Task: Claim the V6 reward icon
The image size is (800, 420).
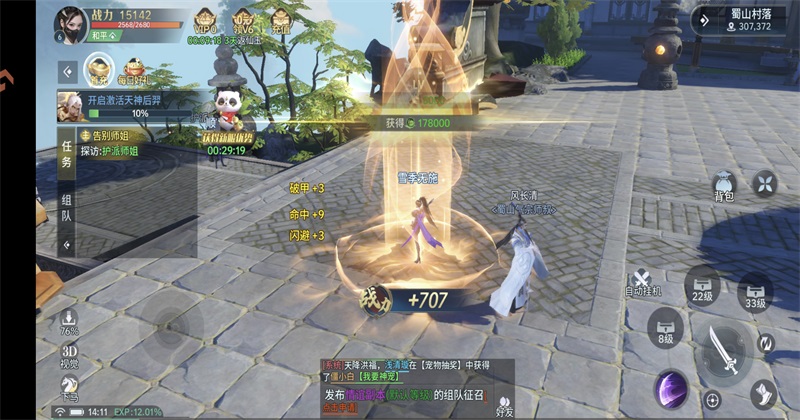Action: click(x=242, y=21)
